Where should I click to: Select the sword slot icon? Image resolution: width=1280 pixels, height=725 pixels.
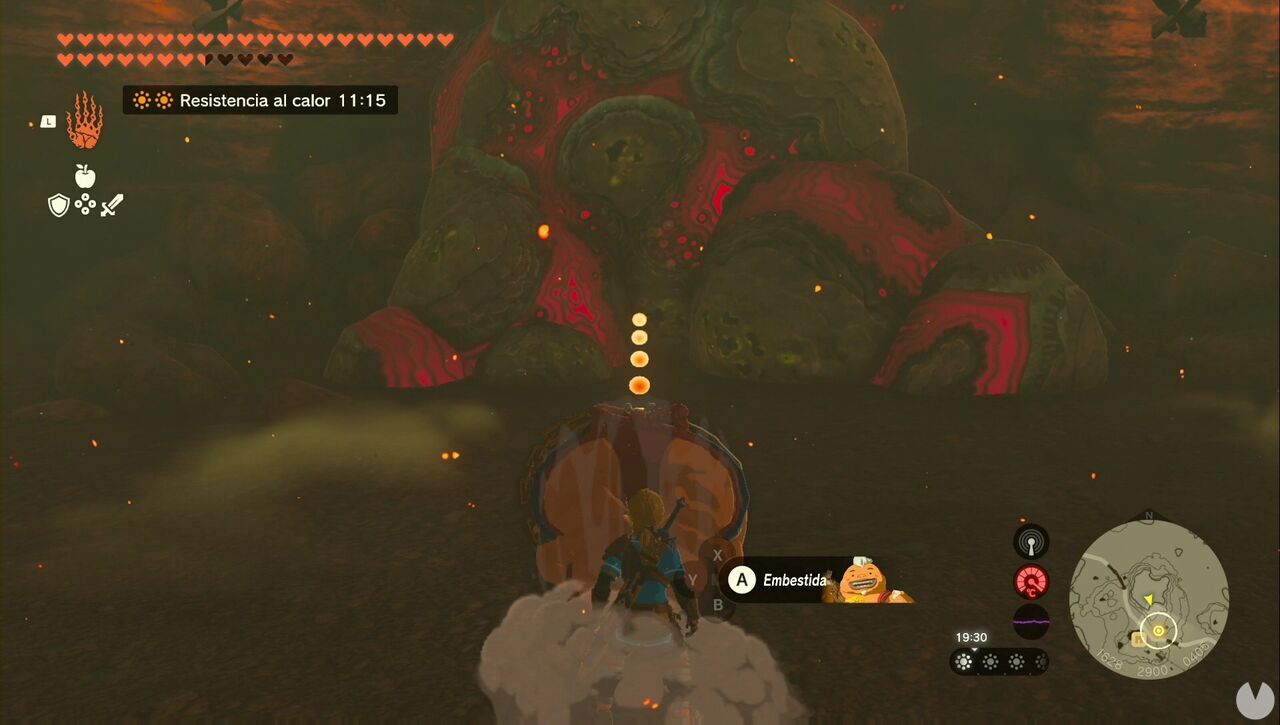pyautogui.click(x=113, y=205)
